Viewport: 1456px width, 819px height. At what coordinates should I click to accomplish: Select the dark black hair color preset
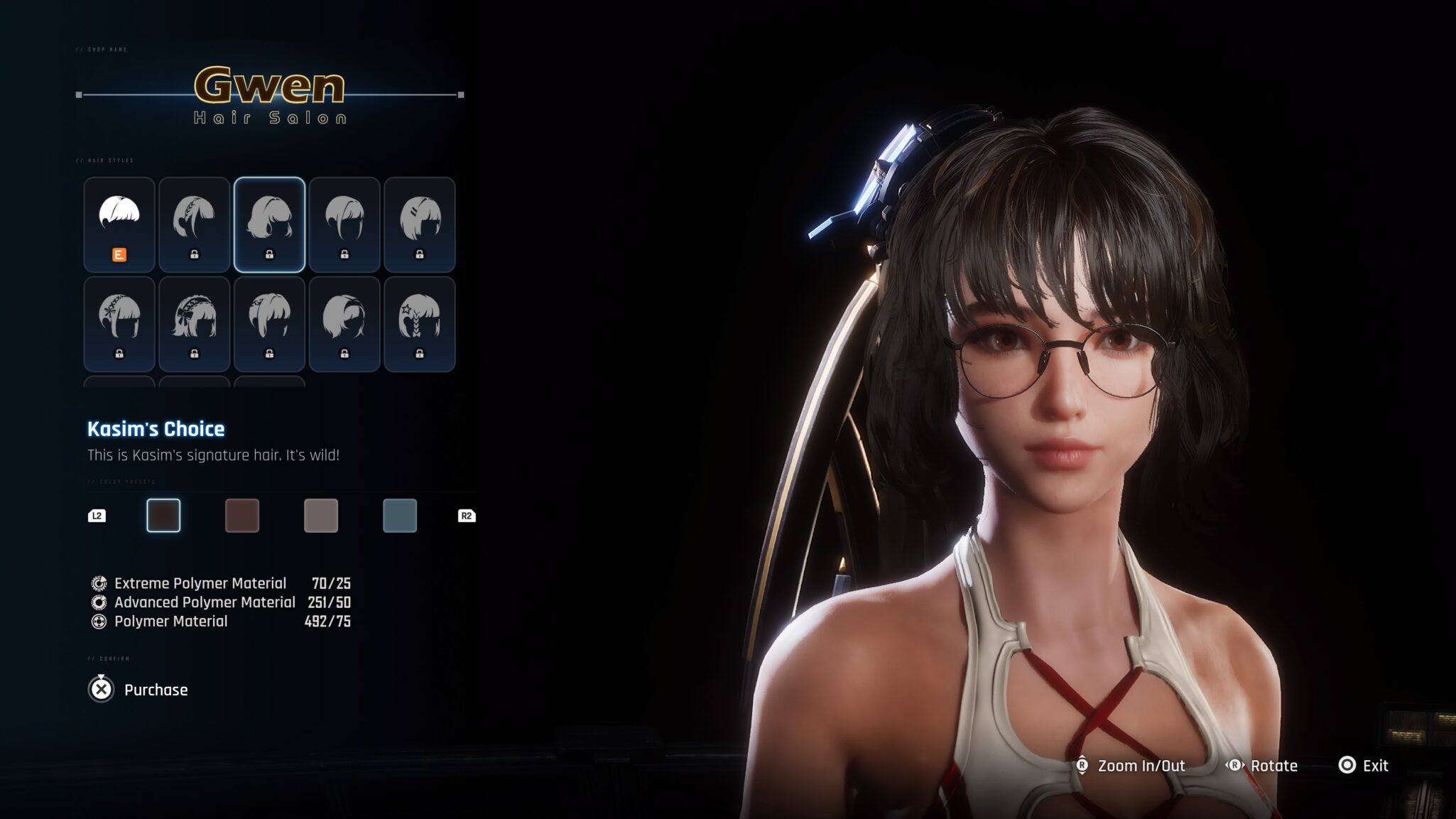click(163, 516)
